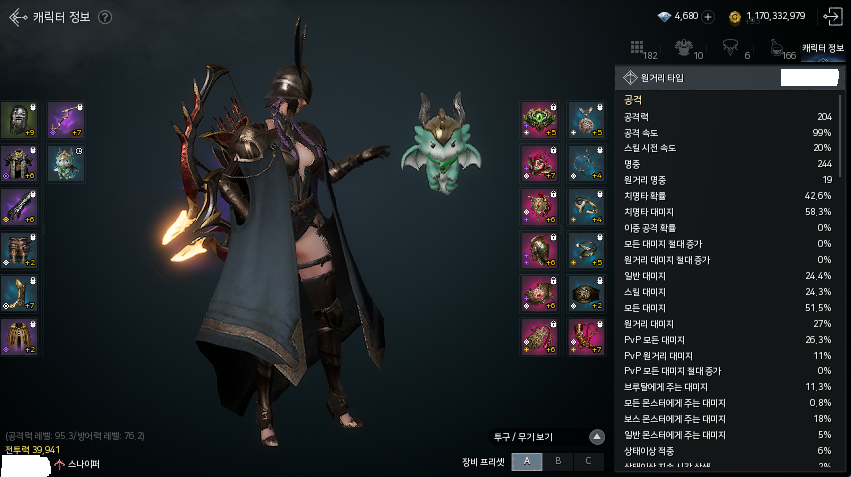Go back from the character info screen
This screenshot has width=851, height=477.
point(18,16)
